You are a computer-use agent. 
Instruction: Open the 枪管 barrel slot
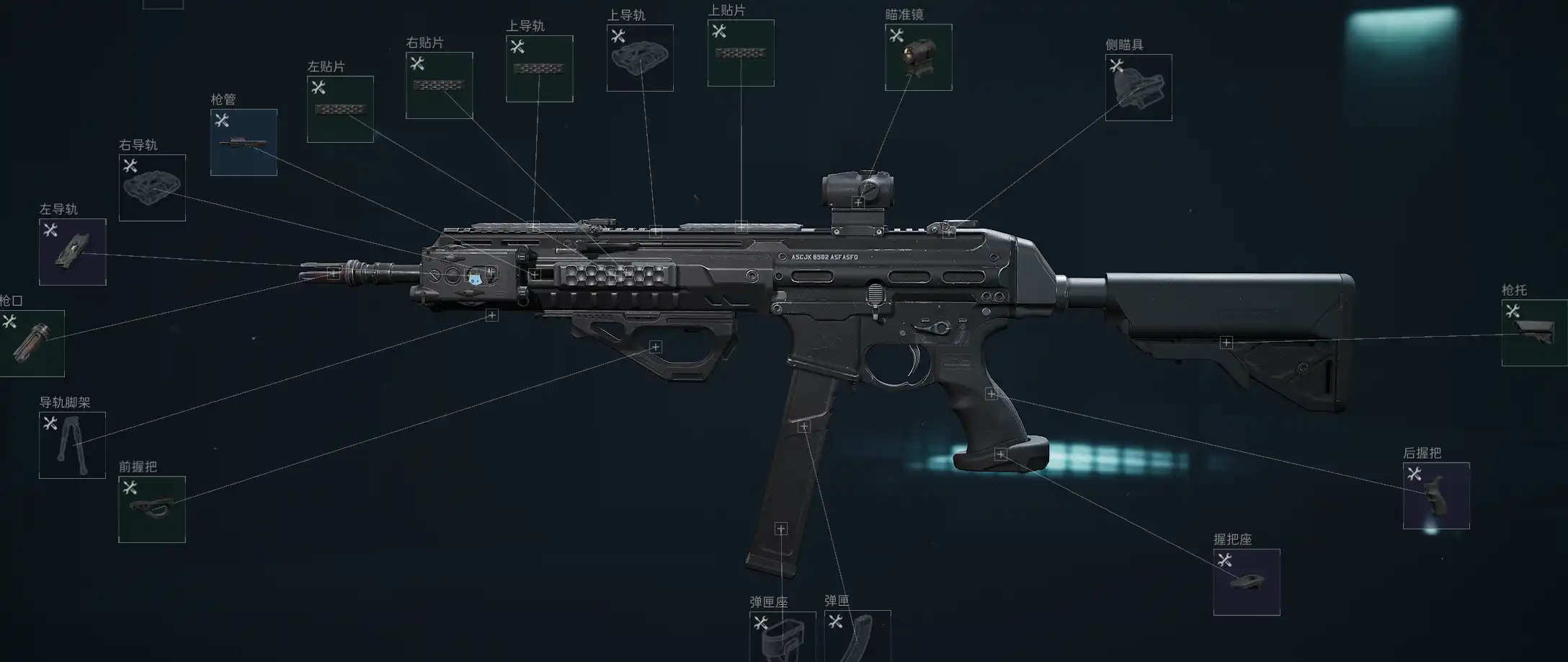244,142
